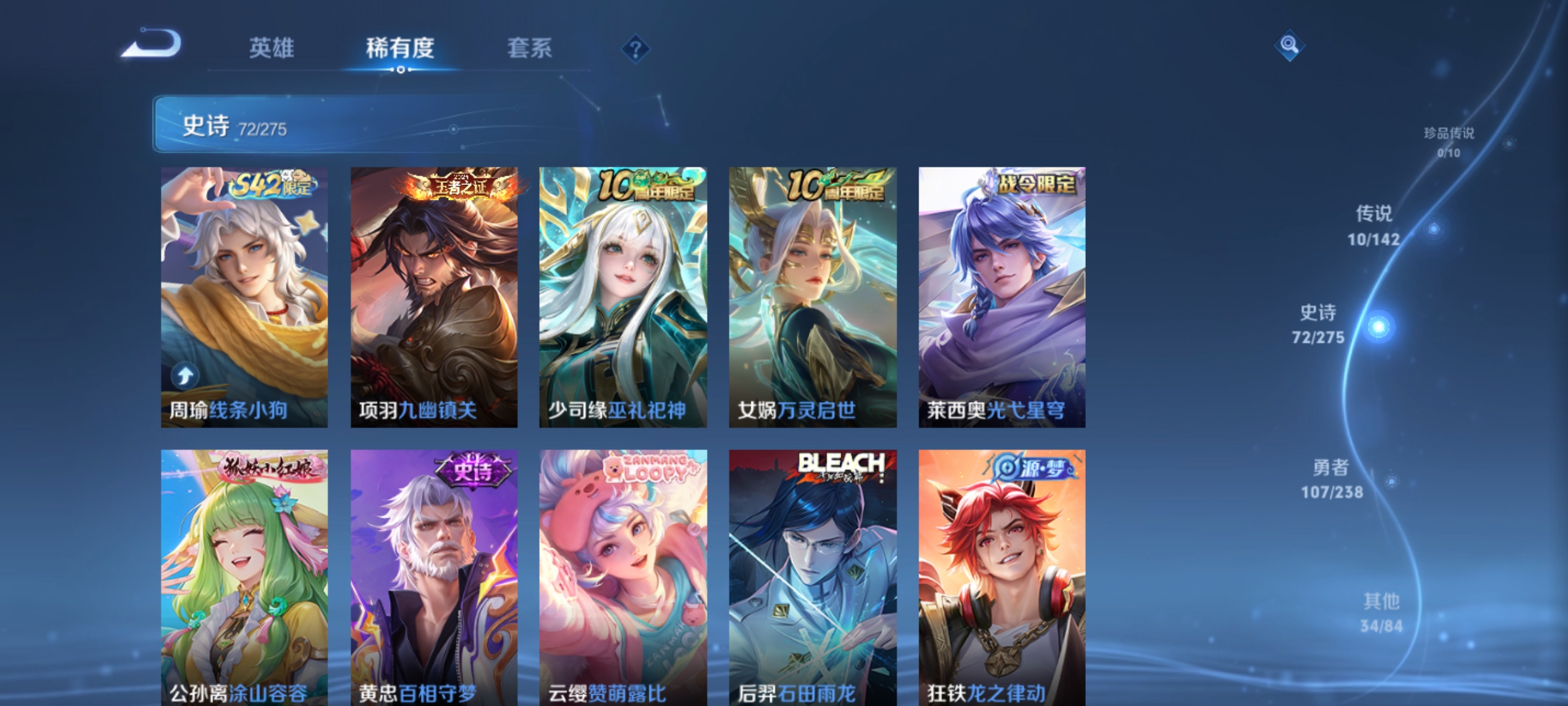This screenshot has width=1568, height=706.
Task: Click the 10周年限定 badge on 少司缘's card
Action: click(x=646, y=186)
